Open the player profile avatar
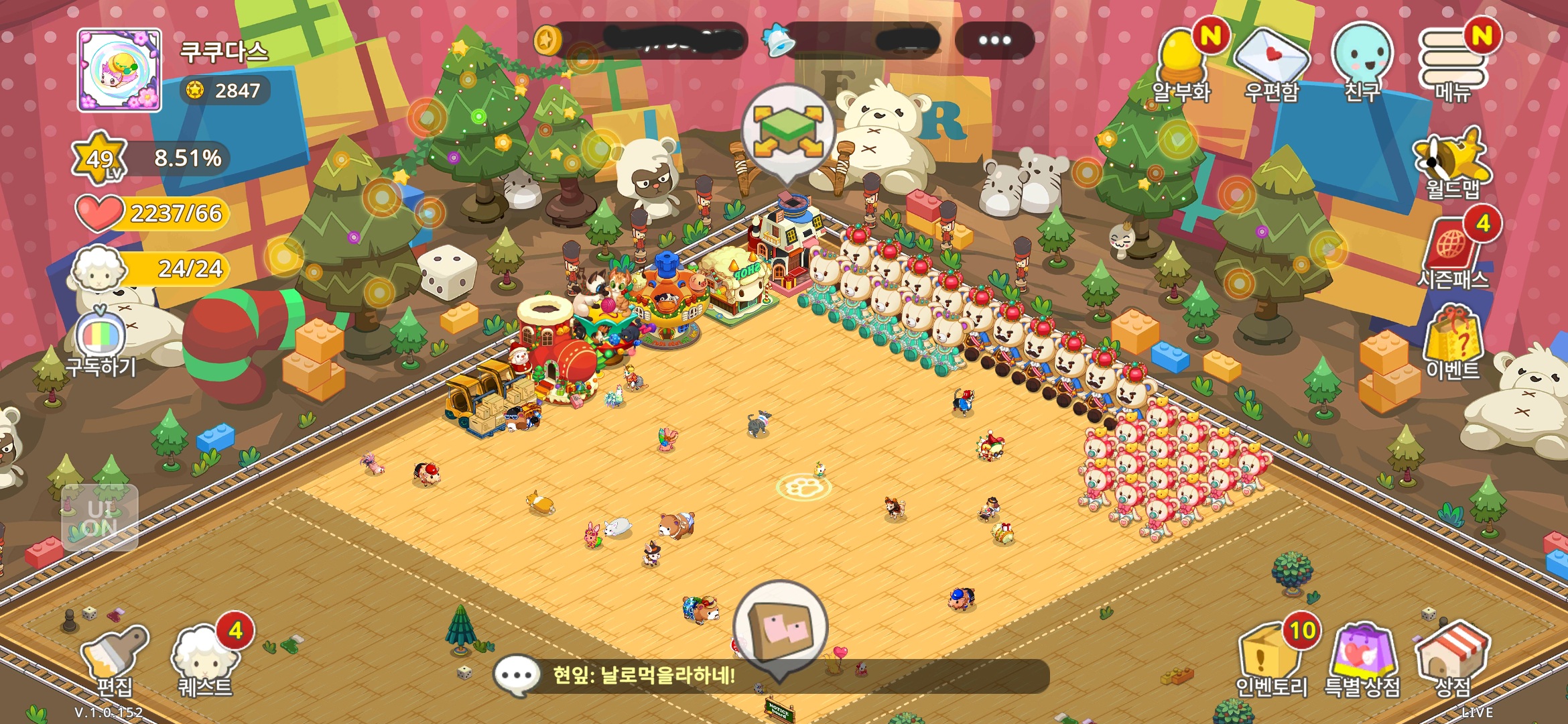Image resolution: width=1568 pixels, height=724 pixels. [x=119, y=70]
